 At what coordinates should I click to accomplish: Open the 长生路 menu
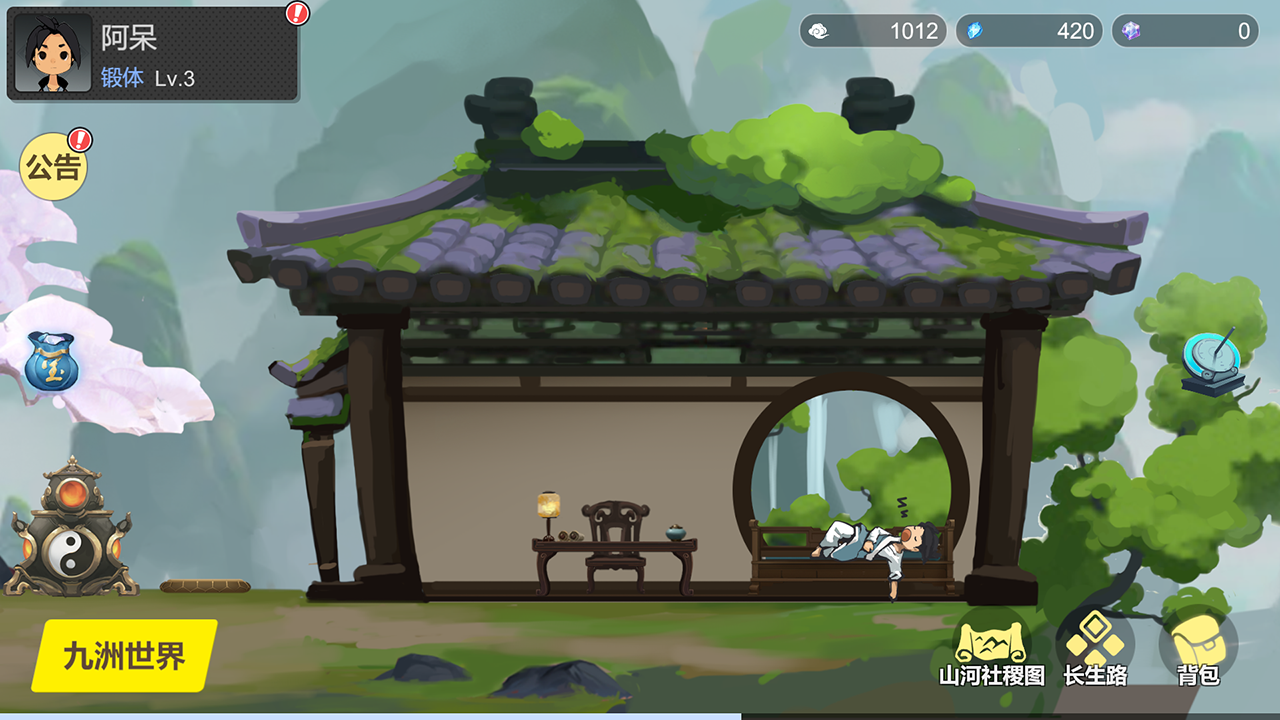[x=1095, y=651]
